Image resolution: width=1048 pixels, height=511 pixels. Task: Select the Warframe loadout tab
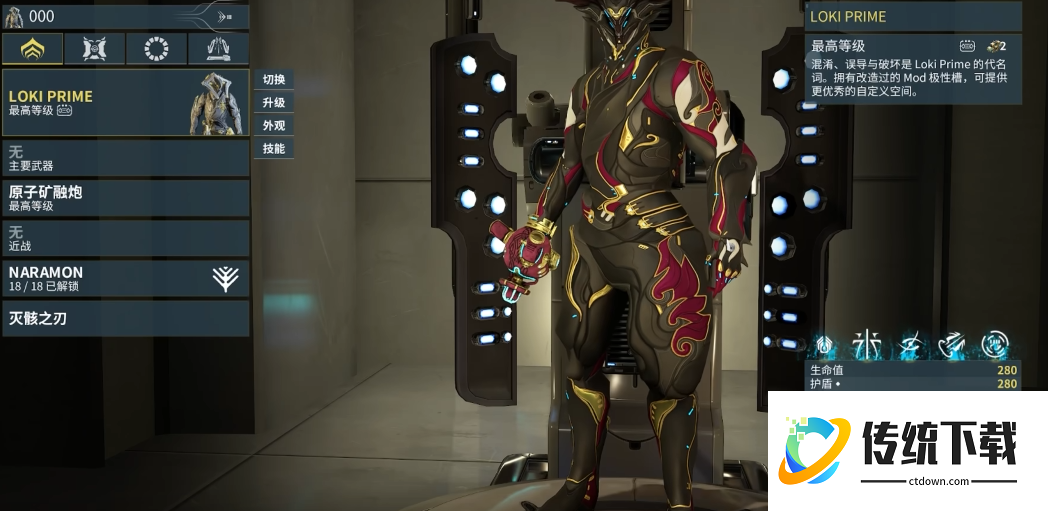(x=32, y=48)
